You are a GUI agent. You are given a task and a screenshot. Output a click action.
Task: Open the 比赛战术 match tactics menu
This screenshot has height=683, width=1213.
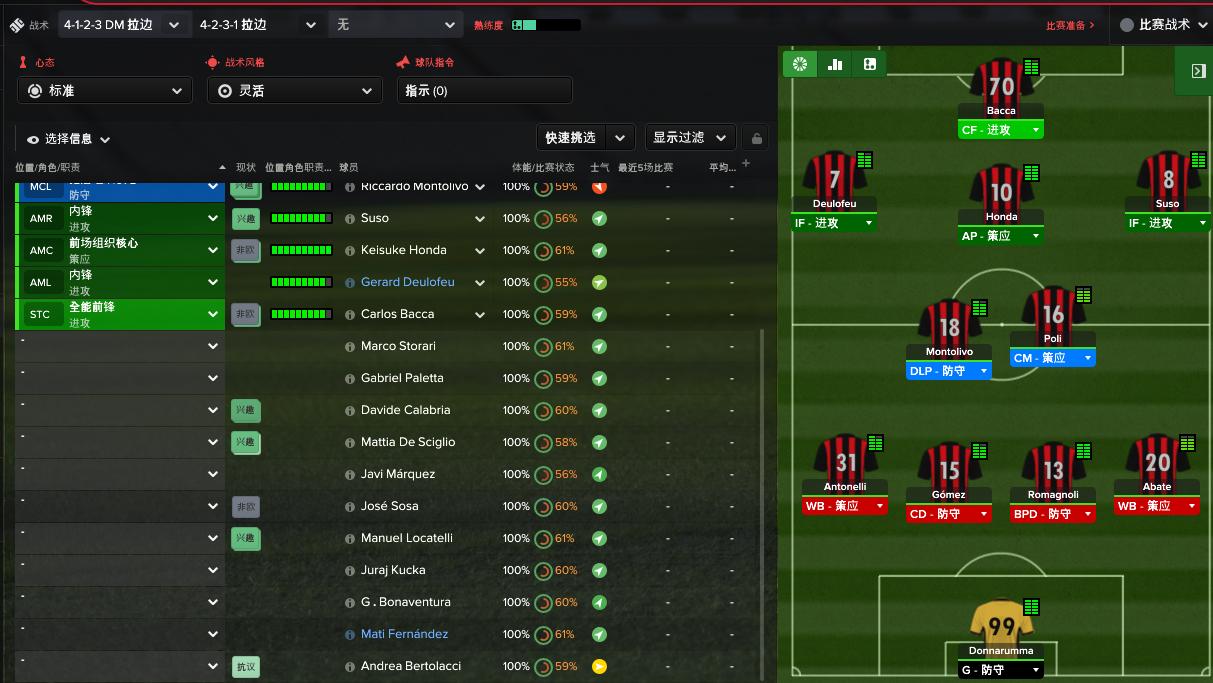click(x=1160, y=25)
